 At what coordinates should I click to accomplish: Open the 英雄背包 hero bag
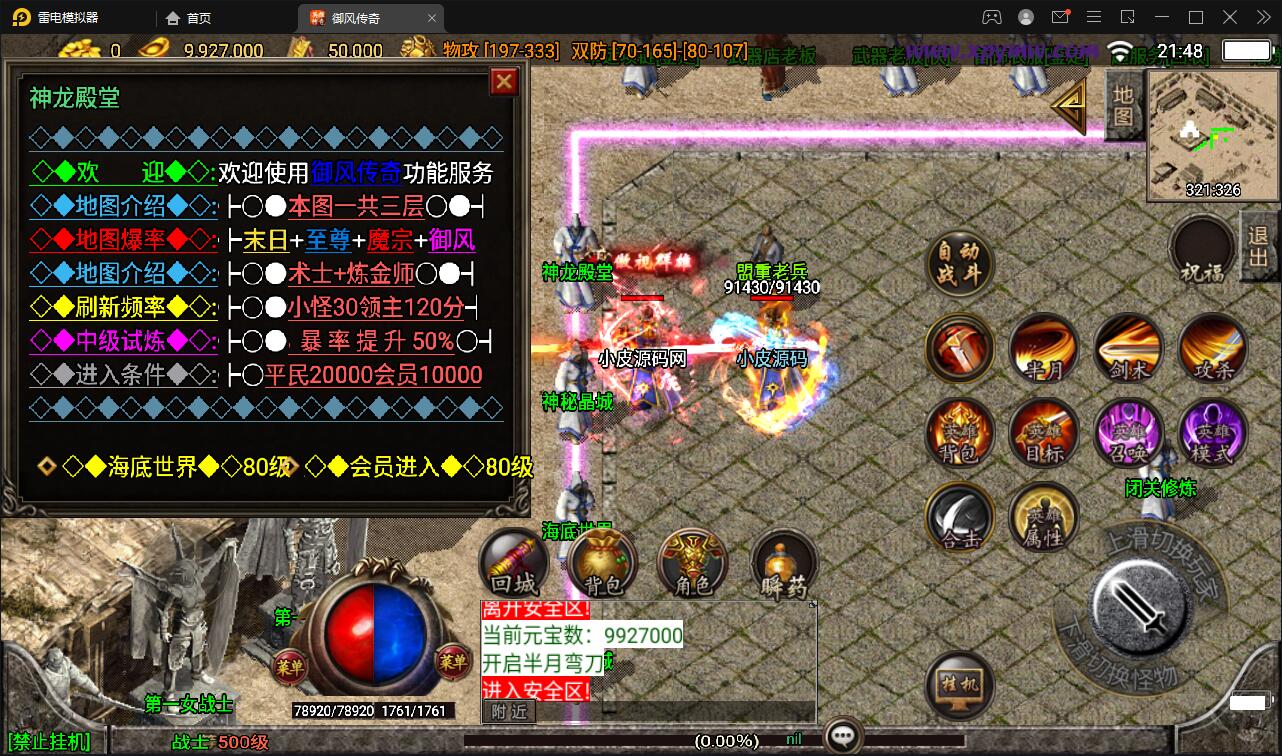point(960,433)
